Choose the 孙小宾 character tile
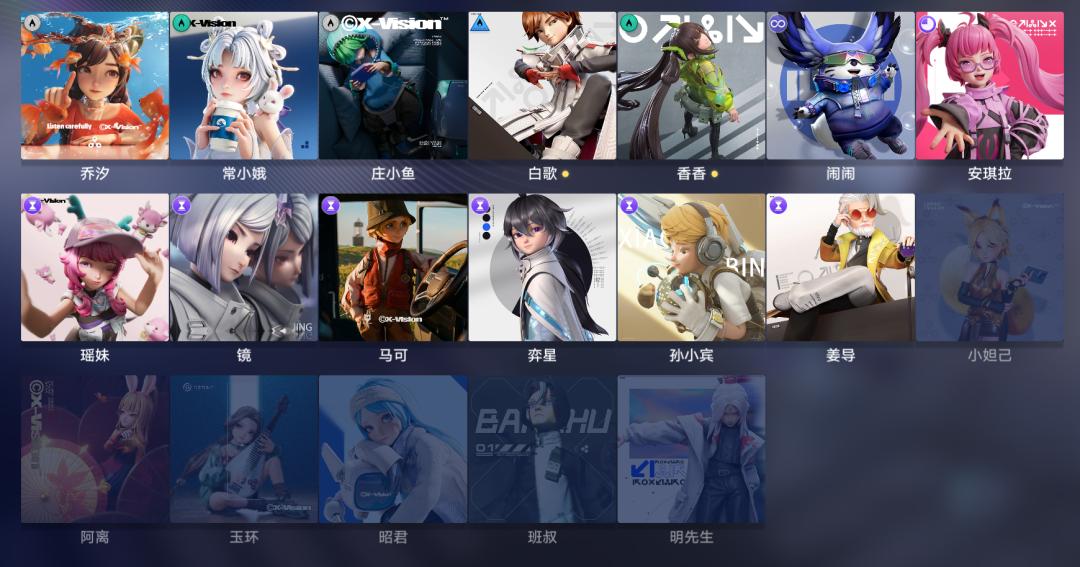The image size is (1080, 567). 691,267
